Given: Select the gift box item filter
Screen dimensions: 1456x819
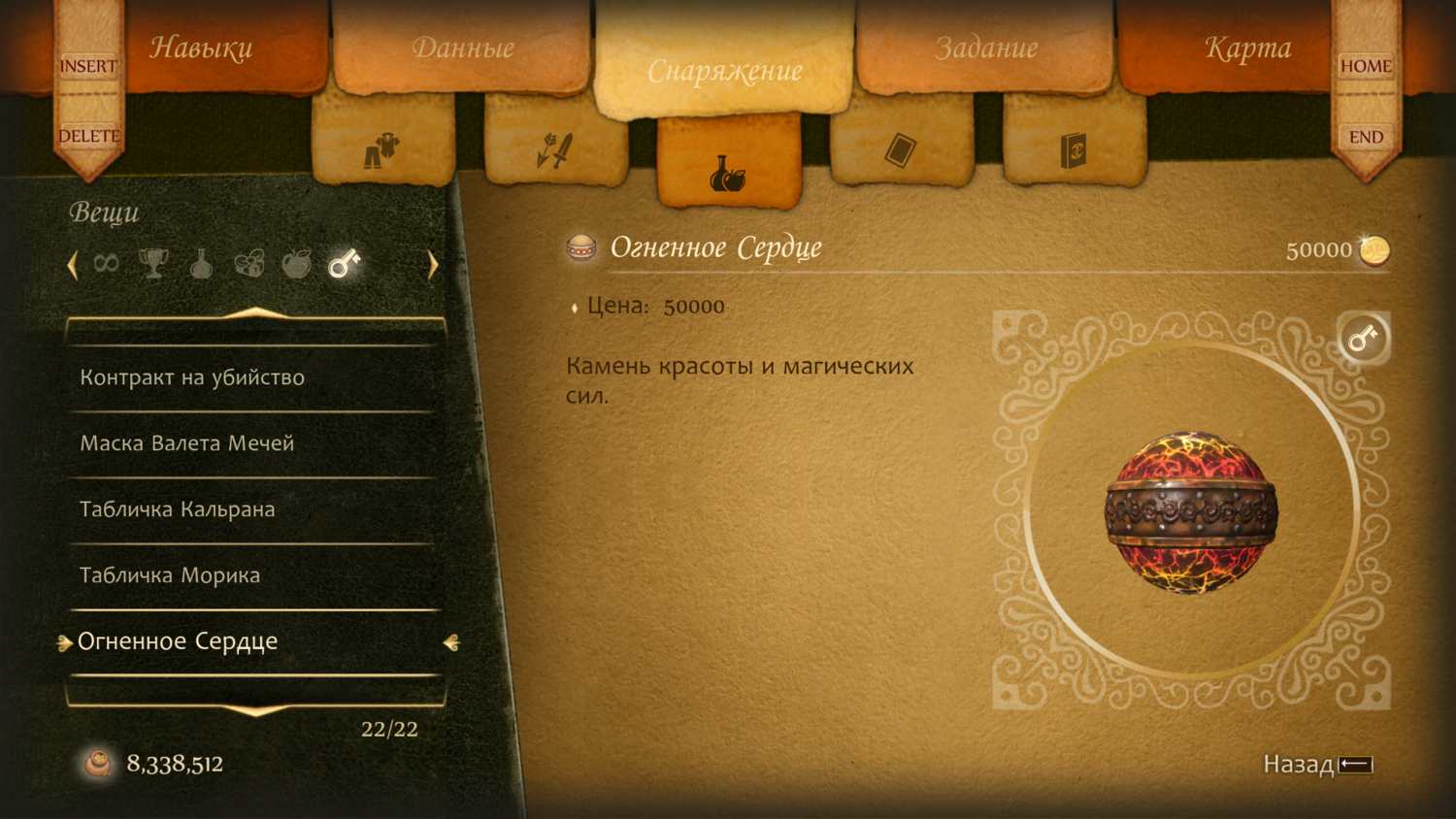Looking at the screenshot, I should [248, 263].
